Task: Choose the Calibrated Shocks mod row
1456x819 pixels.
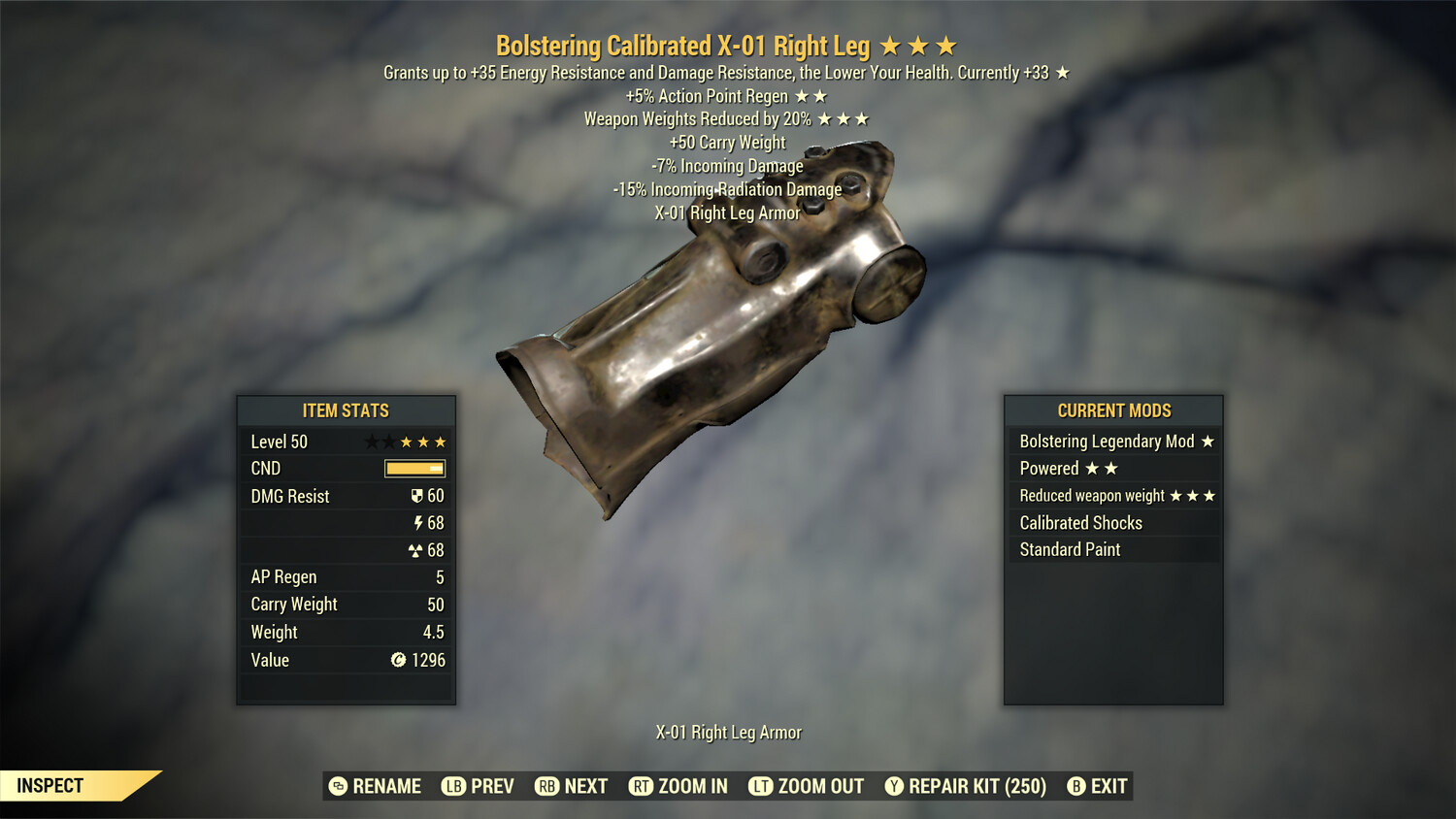Action: (x=1113, y=523)
